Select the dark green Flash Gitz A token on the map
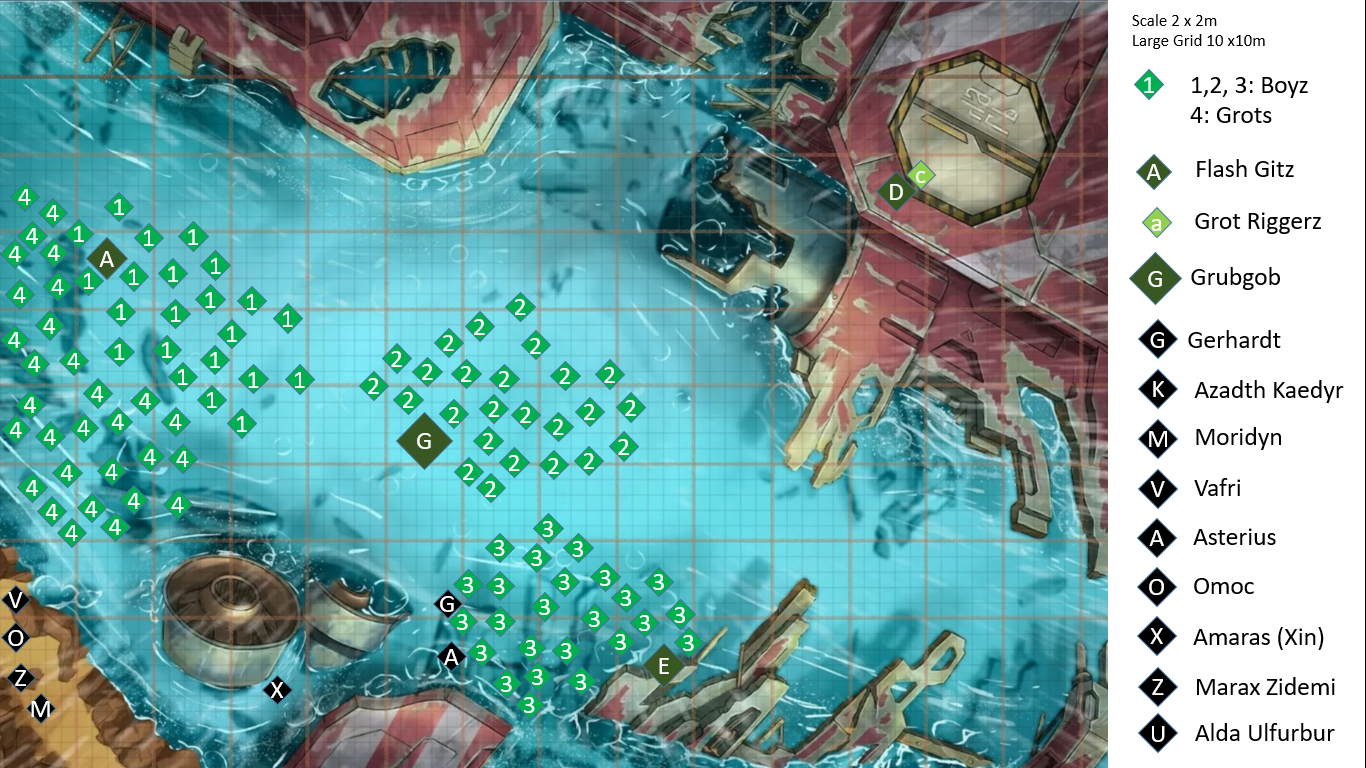This screenshot has width=1366, height=768. click(x=106, y=259)
